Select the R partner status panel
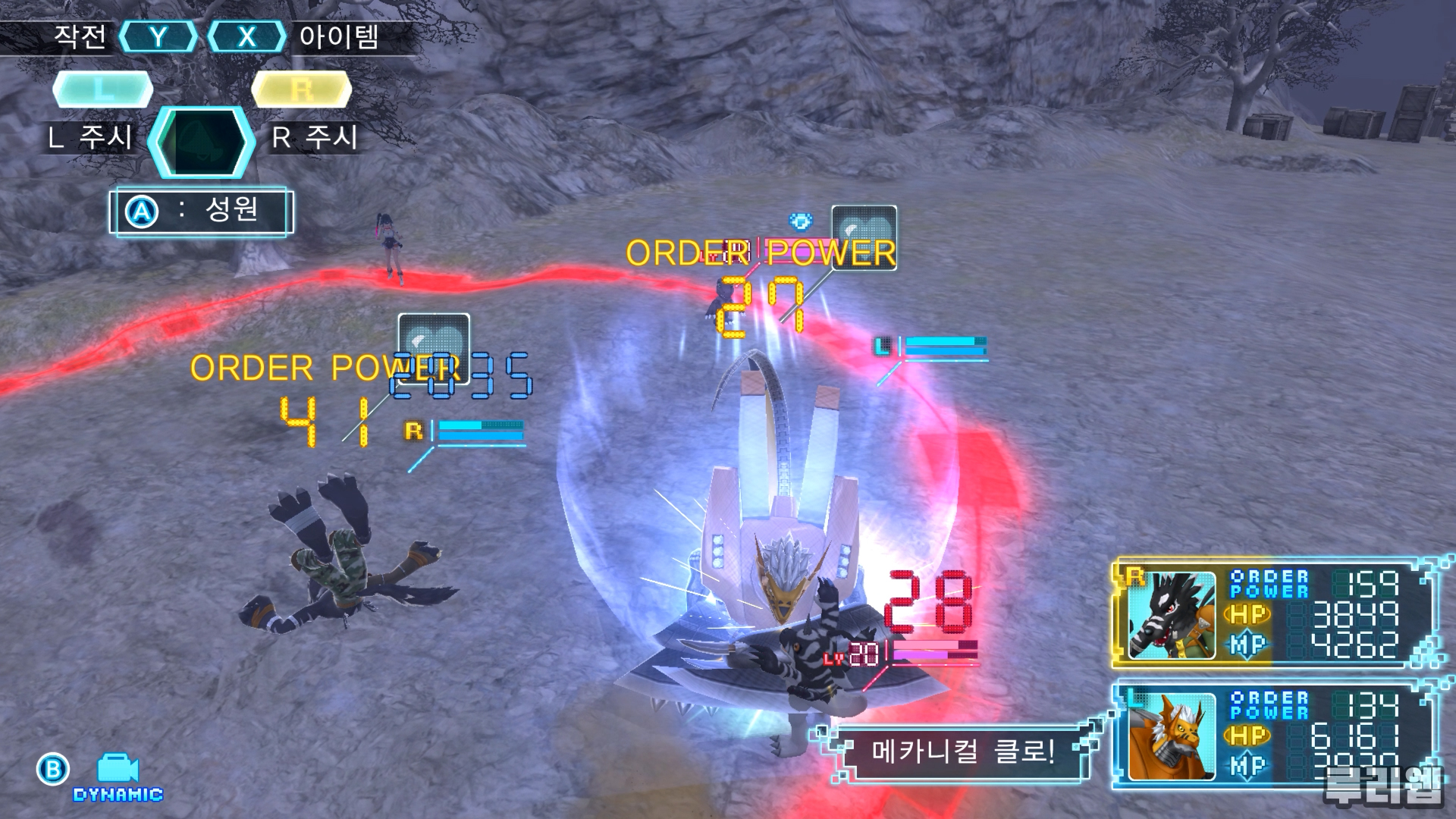Image resolution: width=1456 pixels, height=819 pixels. (1274, 613)
